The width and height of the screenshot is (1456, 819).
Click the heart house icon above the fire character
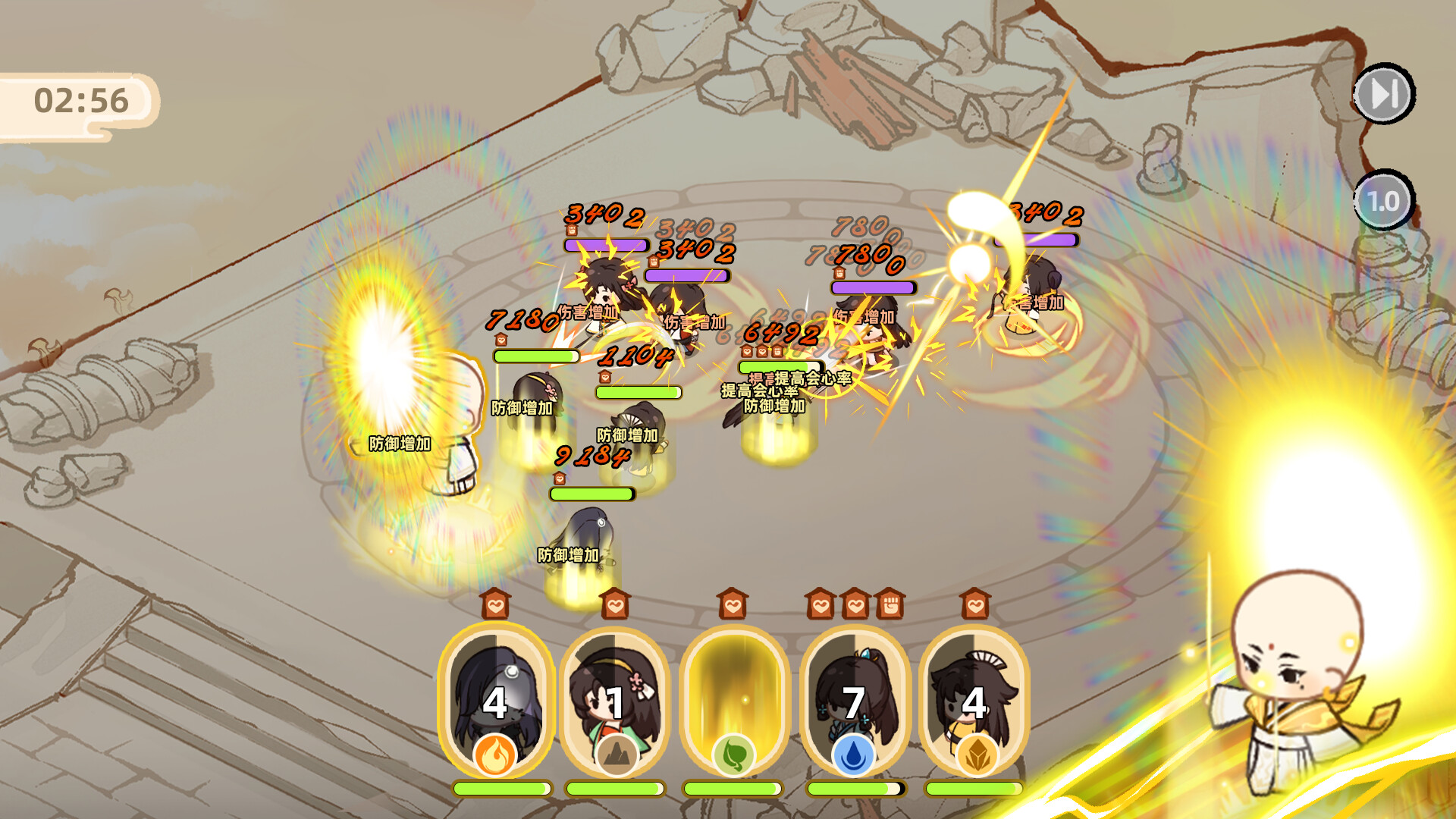496,605
